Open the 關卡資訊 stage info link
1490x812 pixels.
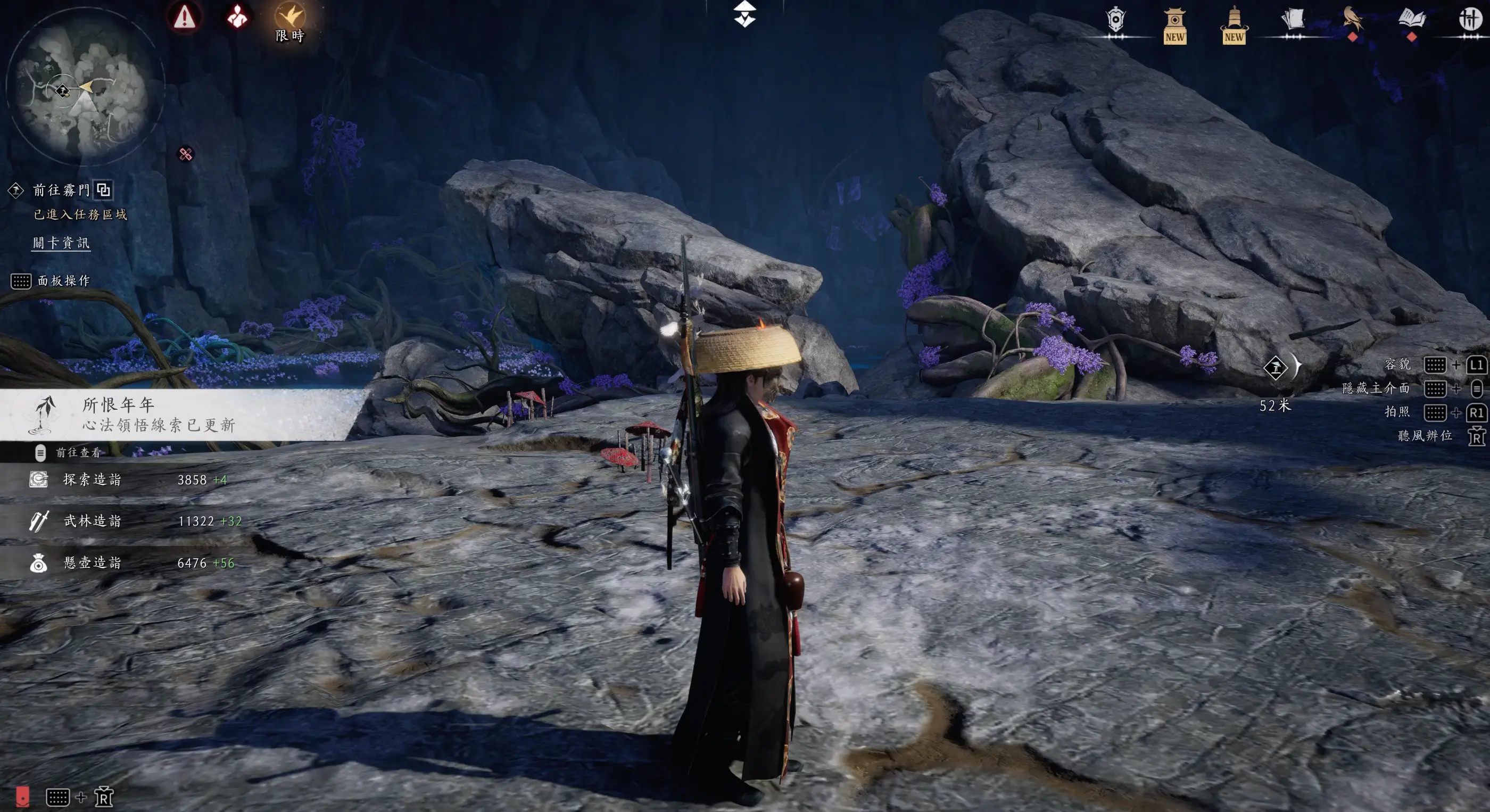pyautogui.click(x=61, y=243)
